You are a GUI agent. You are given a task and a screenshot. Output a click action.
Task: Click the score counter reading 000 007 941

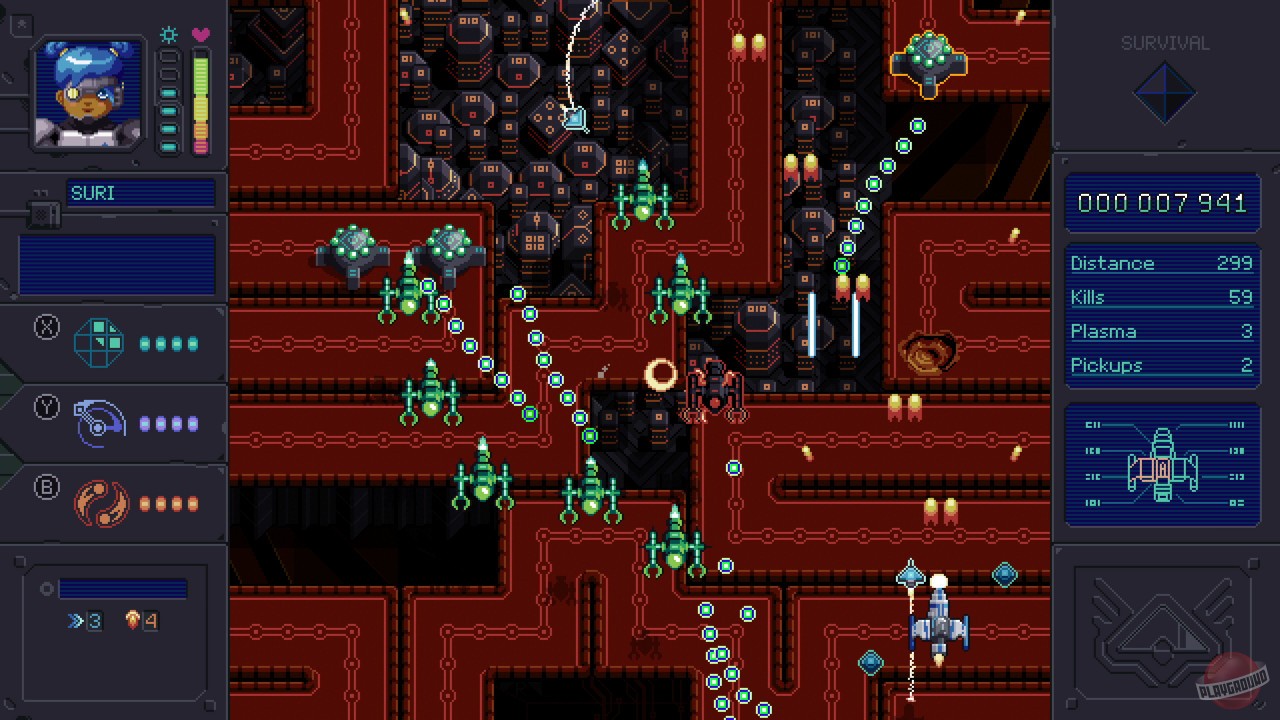pos(1161,203)
